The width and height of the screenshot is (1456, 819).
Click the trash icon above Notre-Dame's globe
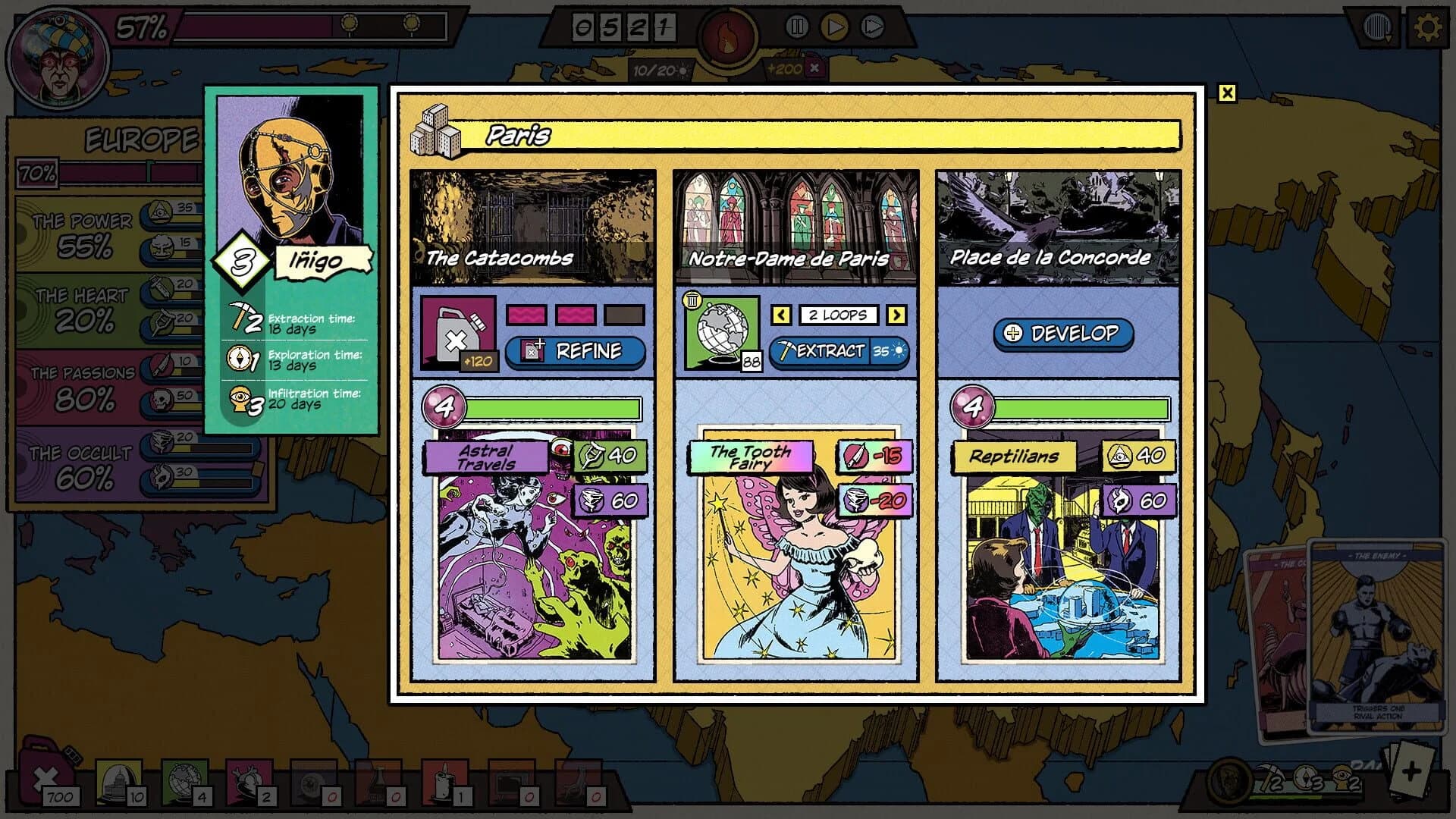pos(691,300)
